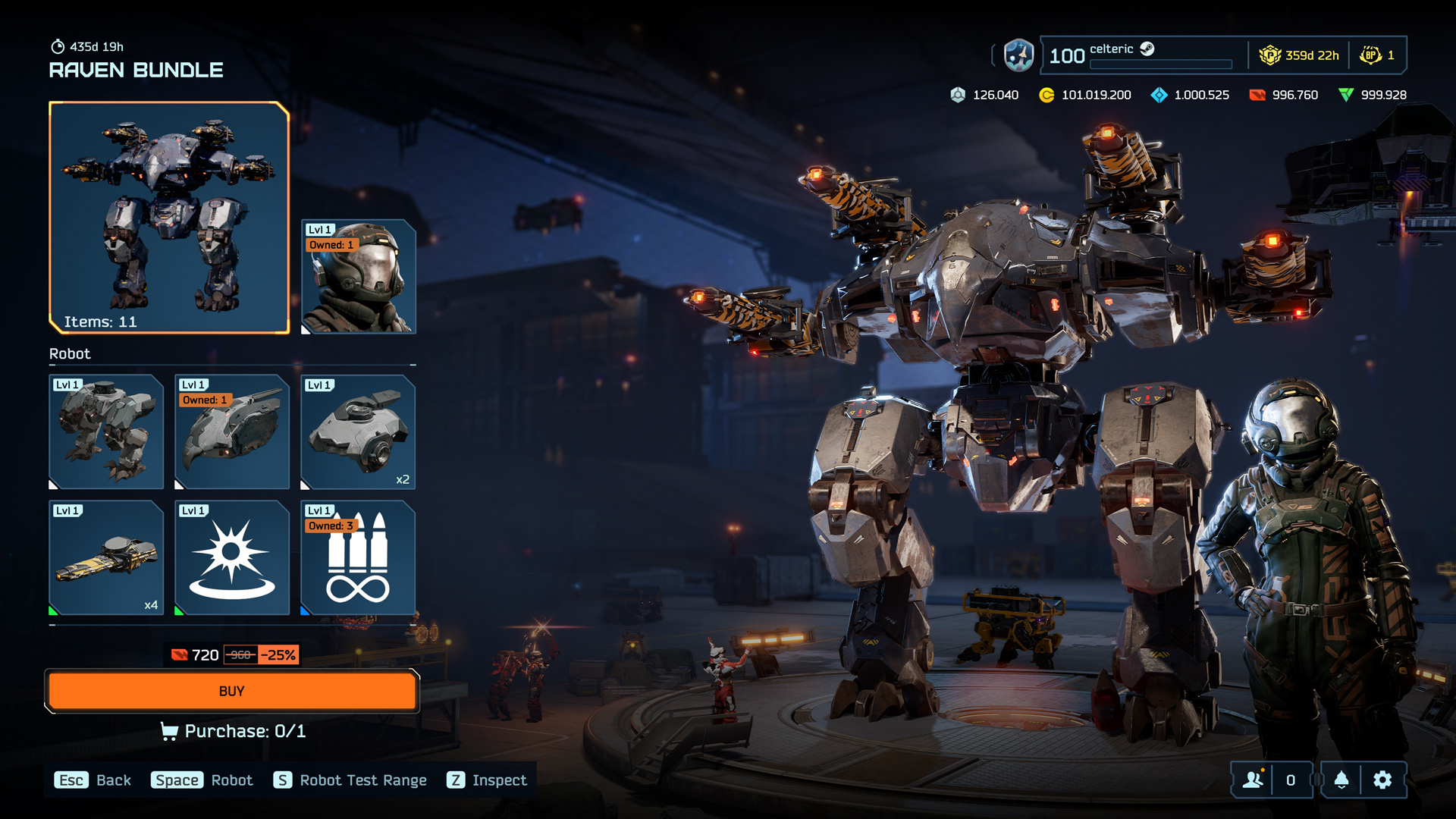Open the settings gear icon
This screenshot has width=1456, height=819.
(1382, 780)
